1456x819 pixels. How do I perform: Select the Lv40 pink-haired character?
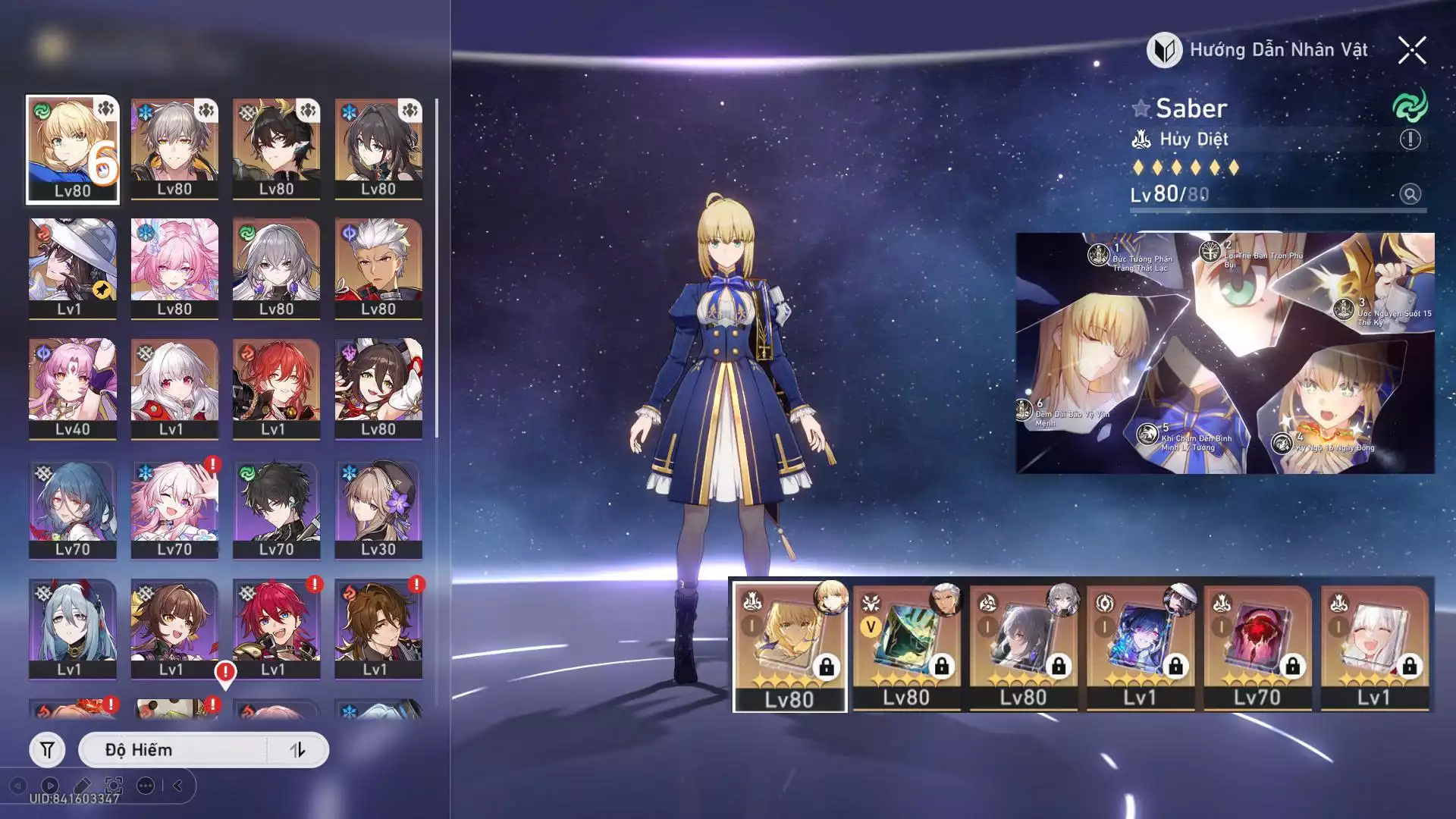click(73, 388)
